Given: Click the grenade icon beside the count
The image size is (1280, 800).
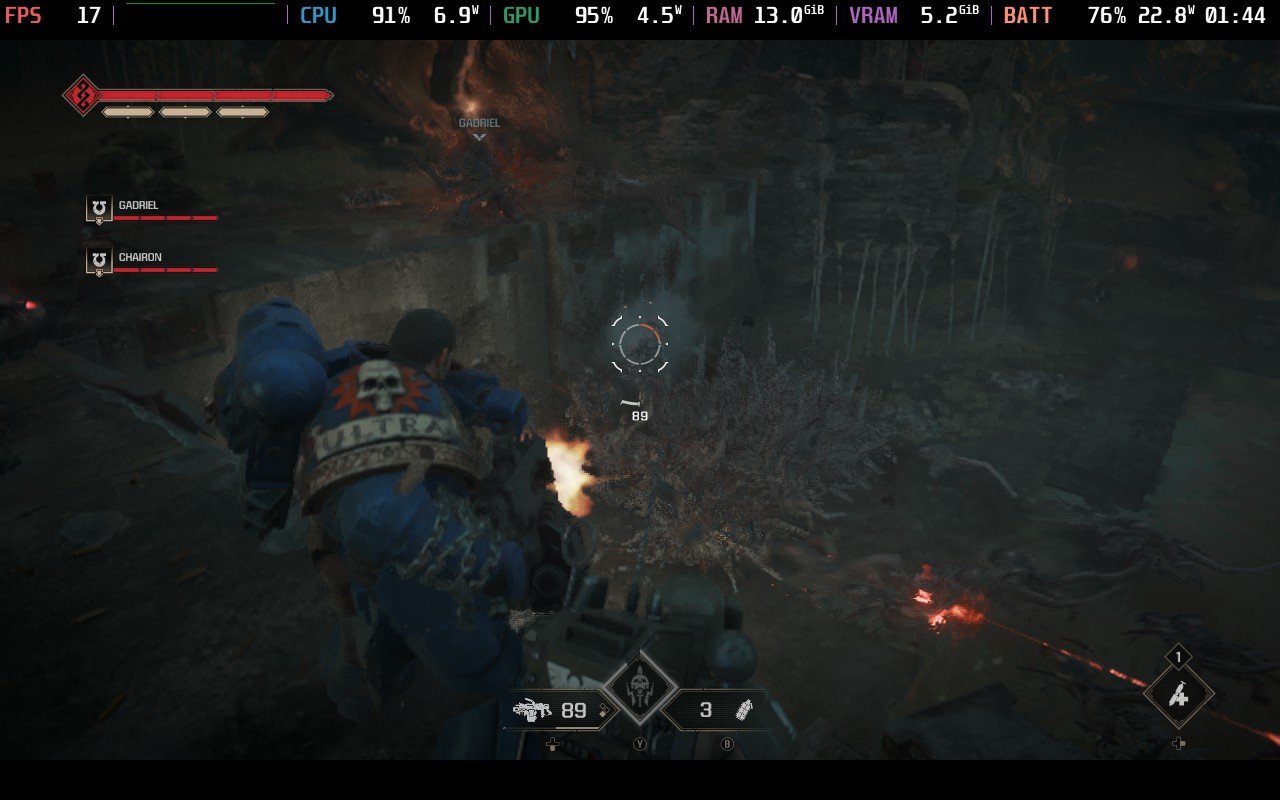Looking at the screenshot, I should coord(746,712).
